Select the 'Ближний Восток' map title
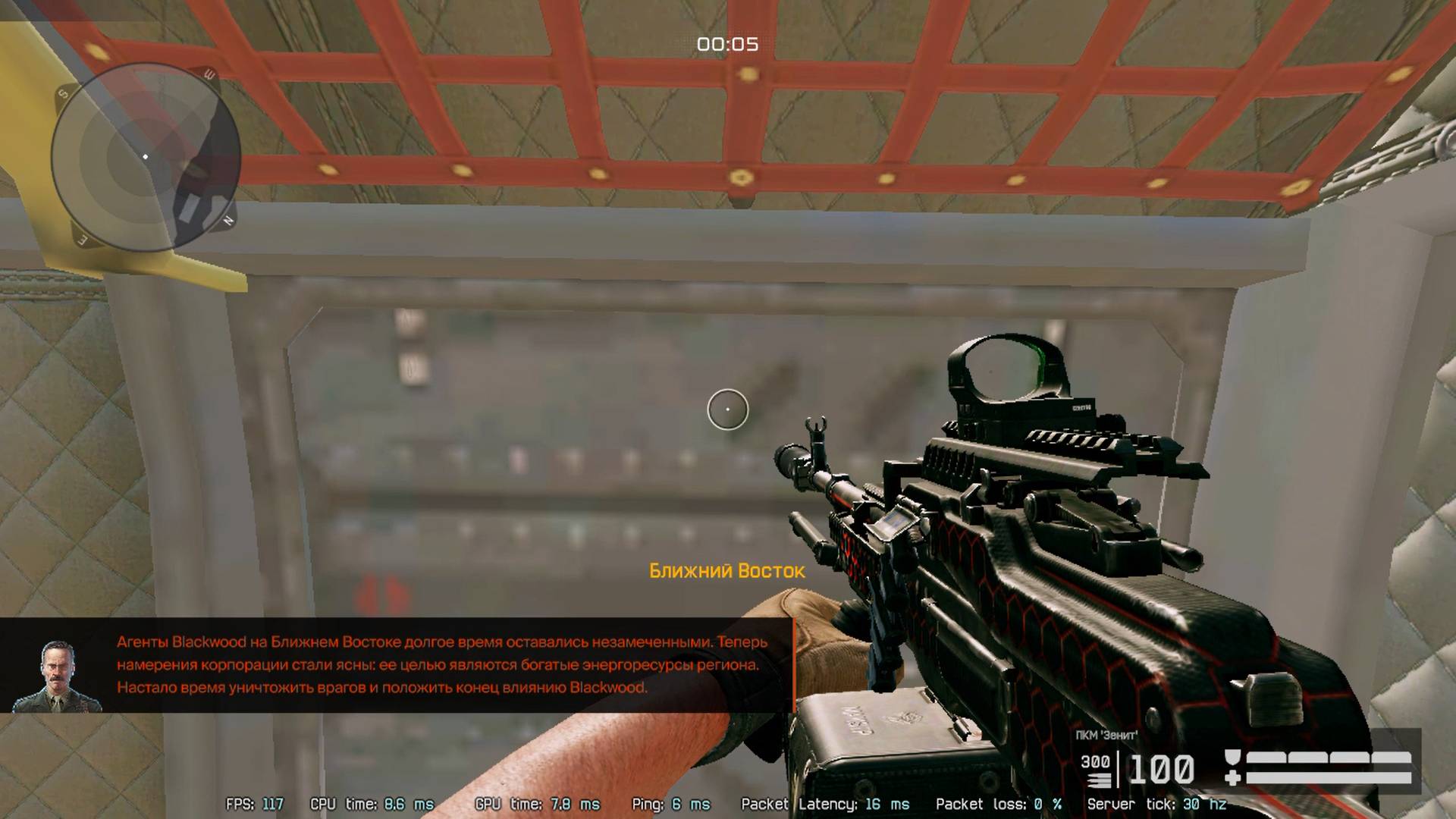The width and height of the screenshot is (1456, 819). [x=725, y=572]
